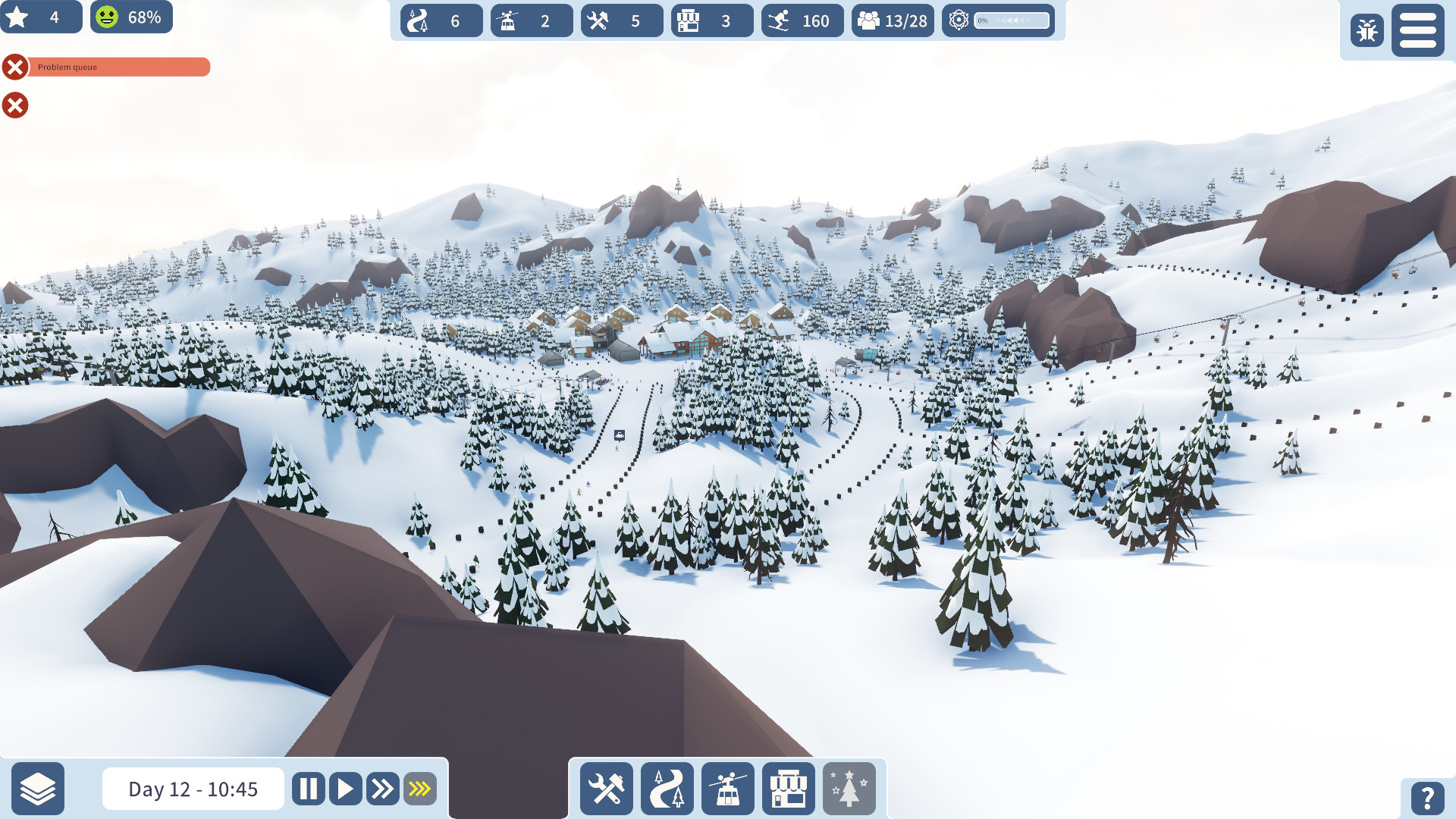Open the hammer and wrench build tools
The height and width of the screenshot is (819, 1456).
(x=607, y=789)
